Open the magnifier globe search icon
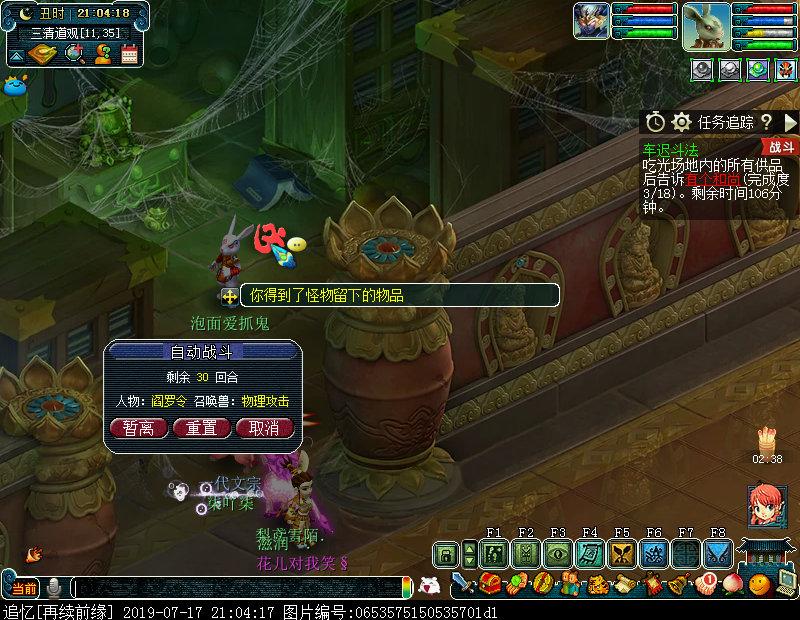Viewport: 800px width, 620px height. pos(74,54)
